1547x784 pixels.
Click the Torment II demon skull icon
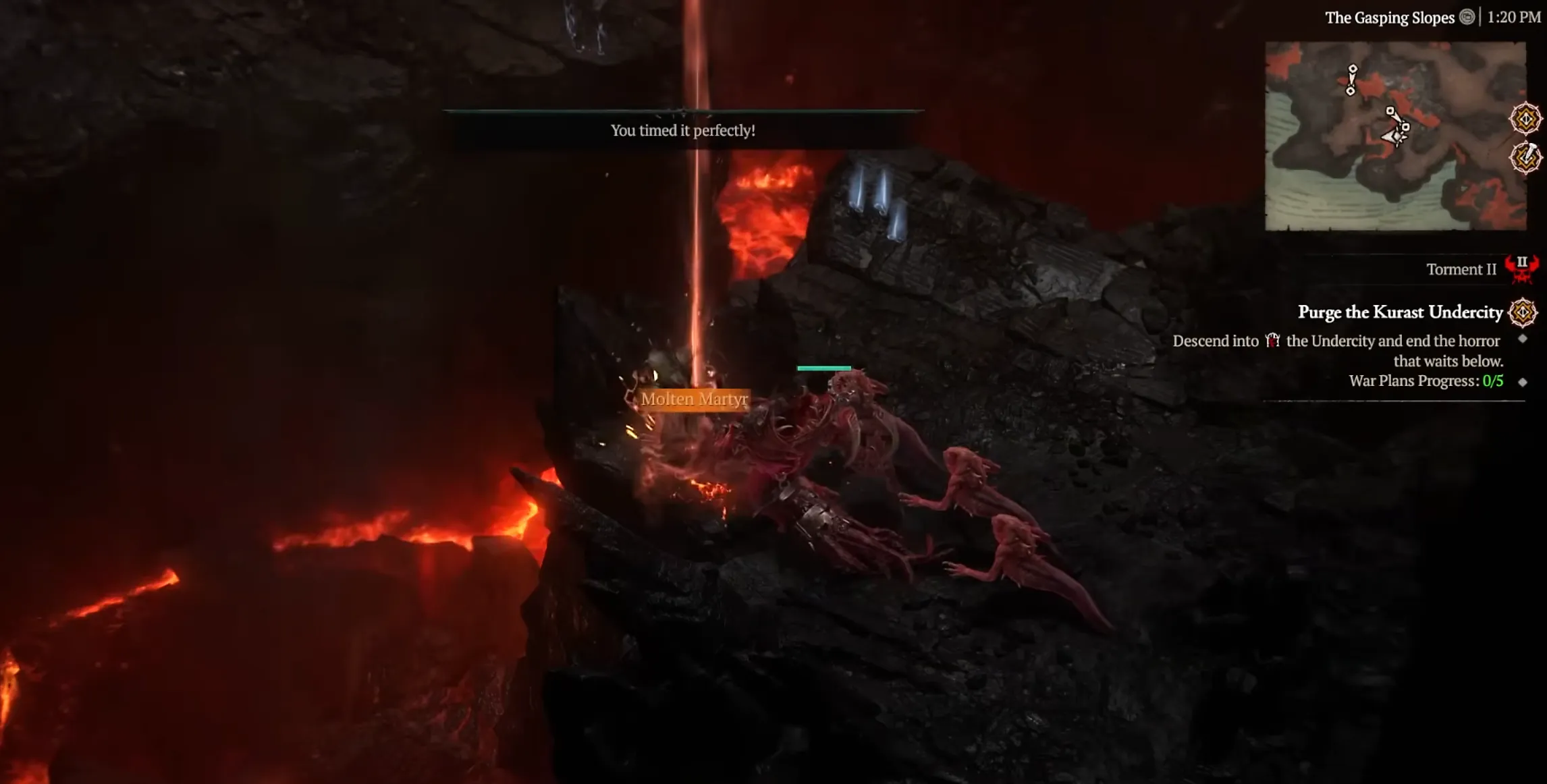1521,269
